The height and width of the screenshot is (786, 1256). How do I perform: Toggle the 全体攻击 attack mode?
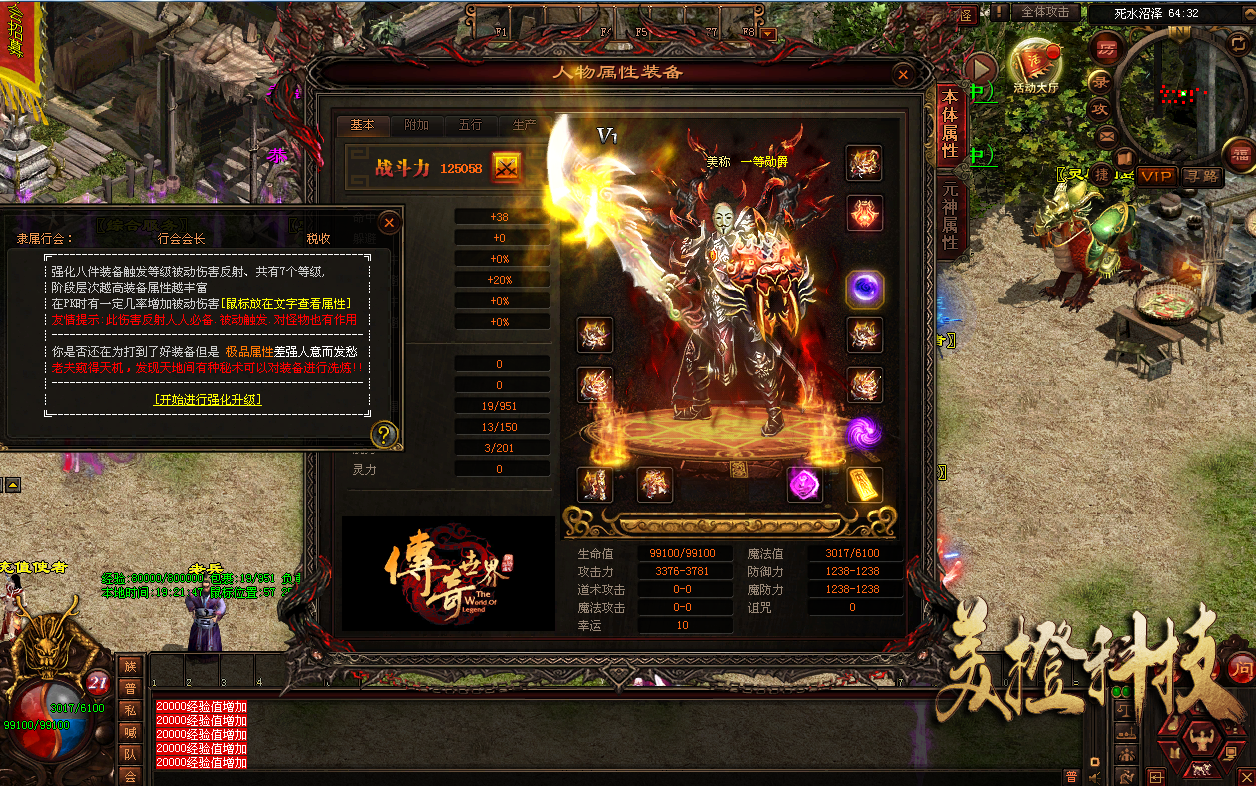coord(1046,13)
